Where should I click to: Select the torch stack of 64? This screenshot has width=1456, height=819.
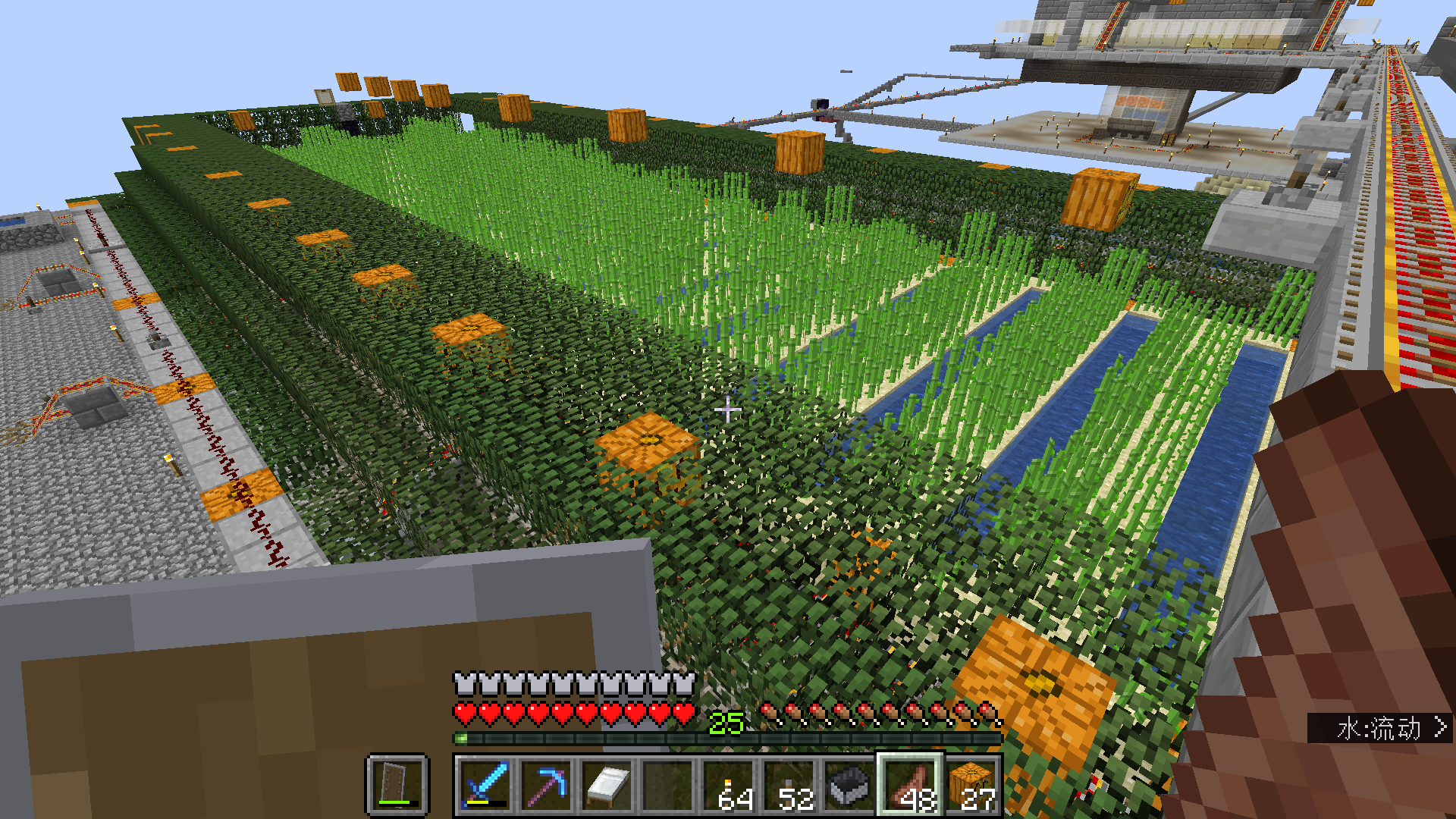click(x=728, y=786)
